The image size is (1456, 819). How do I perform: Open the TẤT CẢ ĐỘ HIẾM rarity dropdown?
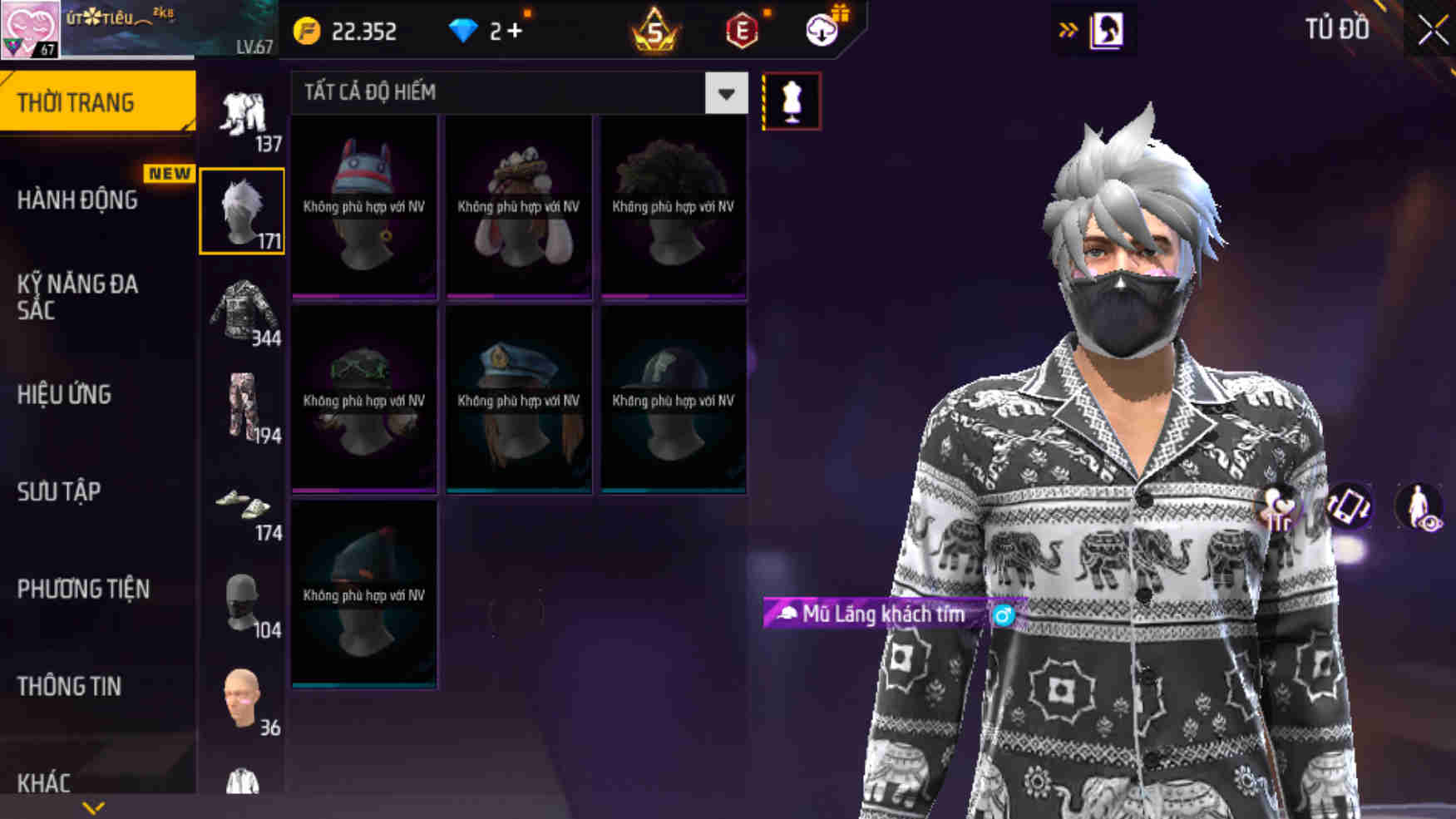click(x=725, y=93)
